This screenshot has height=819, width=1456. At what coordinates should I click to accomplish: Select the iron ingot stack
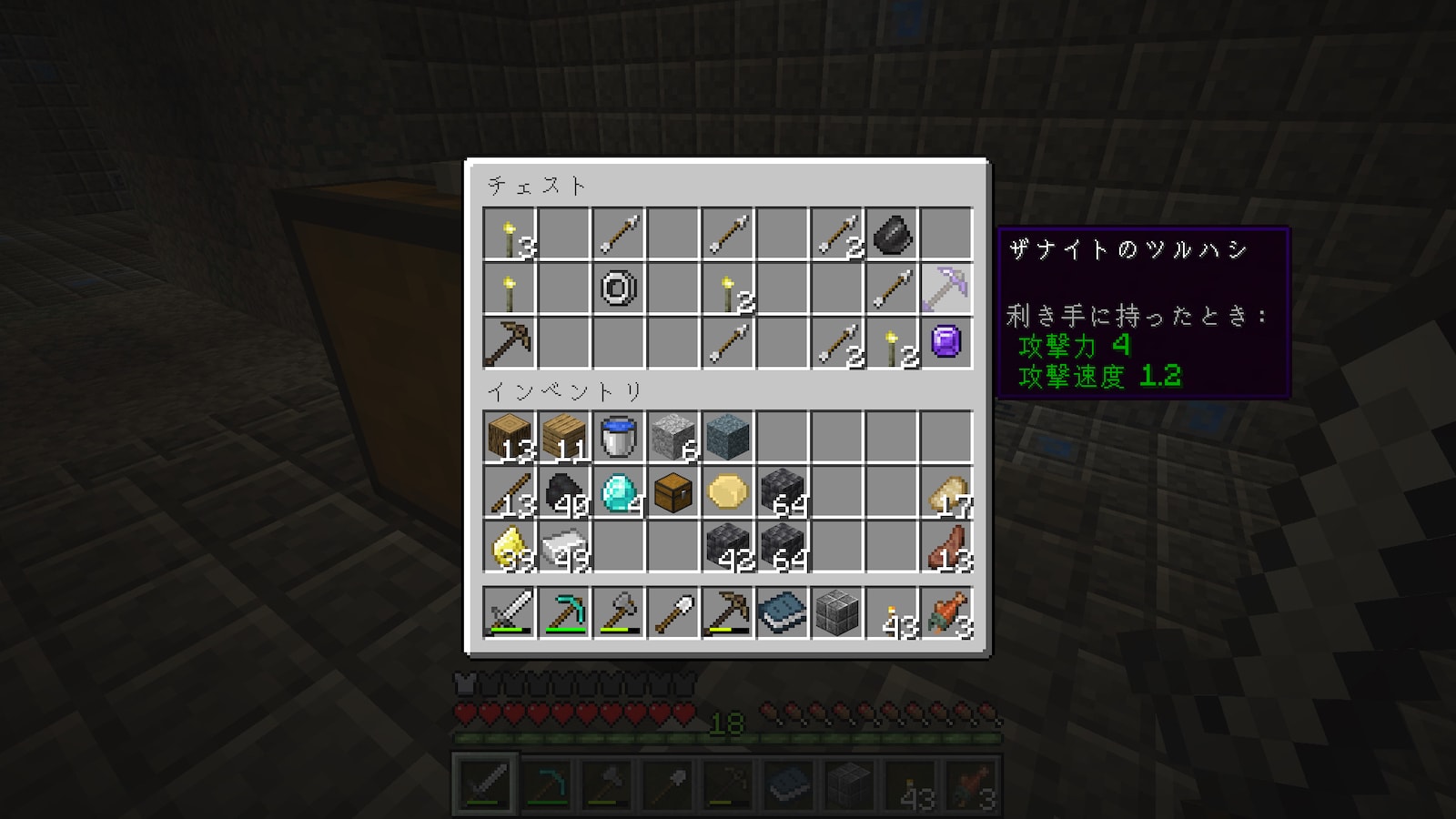coord(563,547)
